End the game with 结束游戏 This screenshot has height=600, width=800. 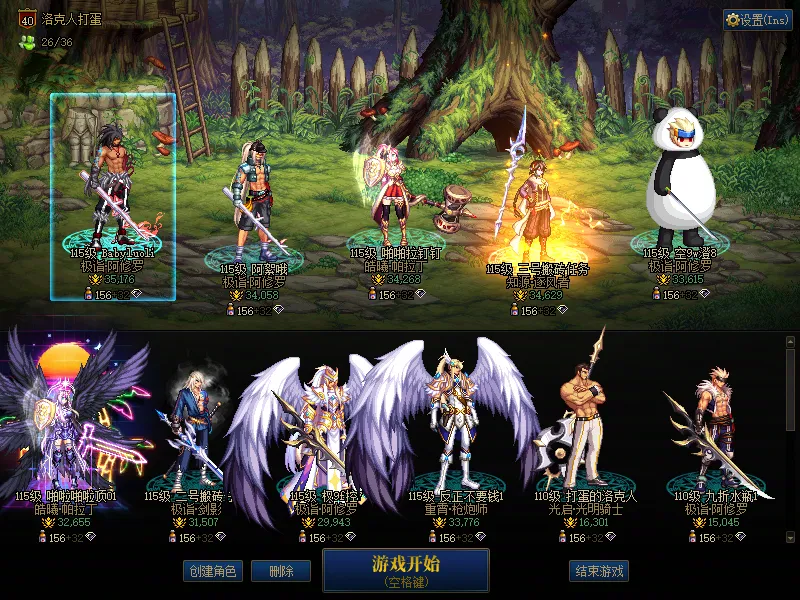point(599,571)
